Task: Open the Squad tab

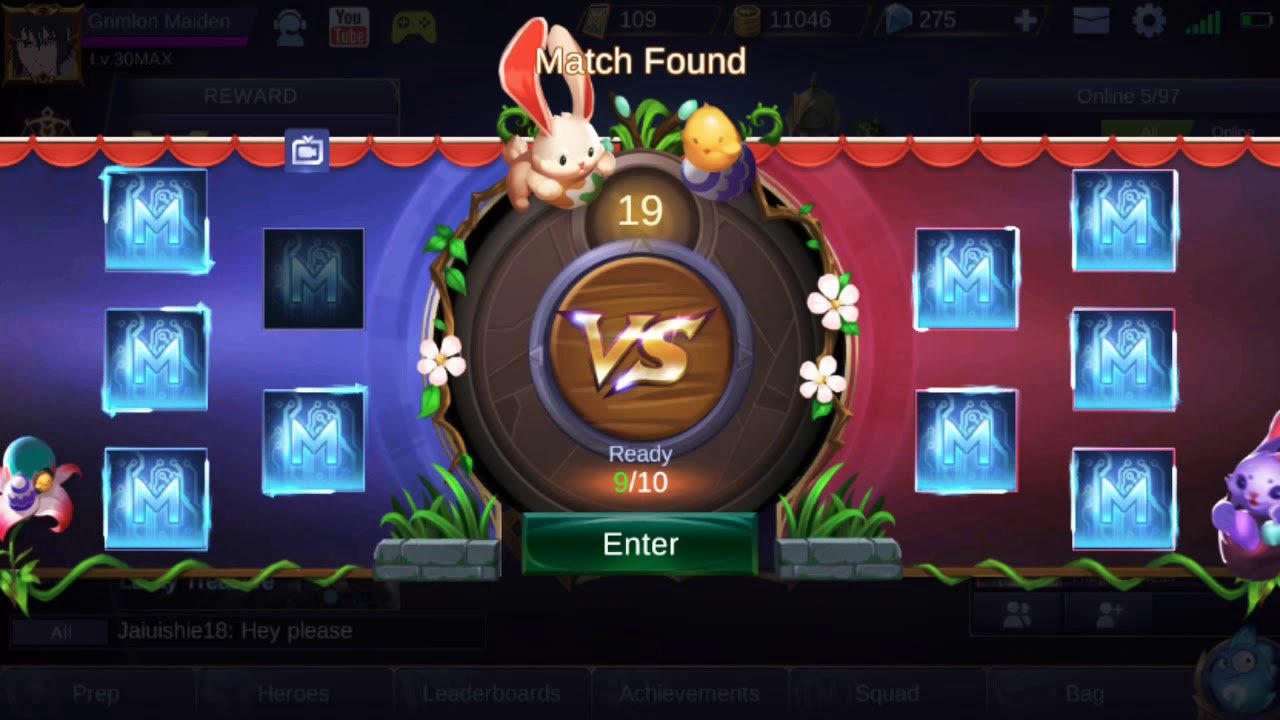Action: click(887, 693)
